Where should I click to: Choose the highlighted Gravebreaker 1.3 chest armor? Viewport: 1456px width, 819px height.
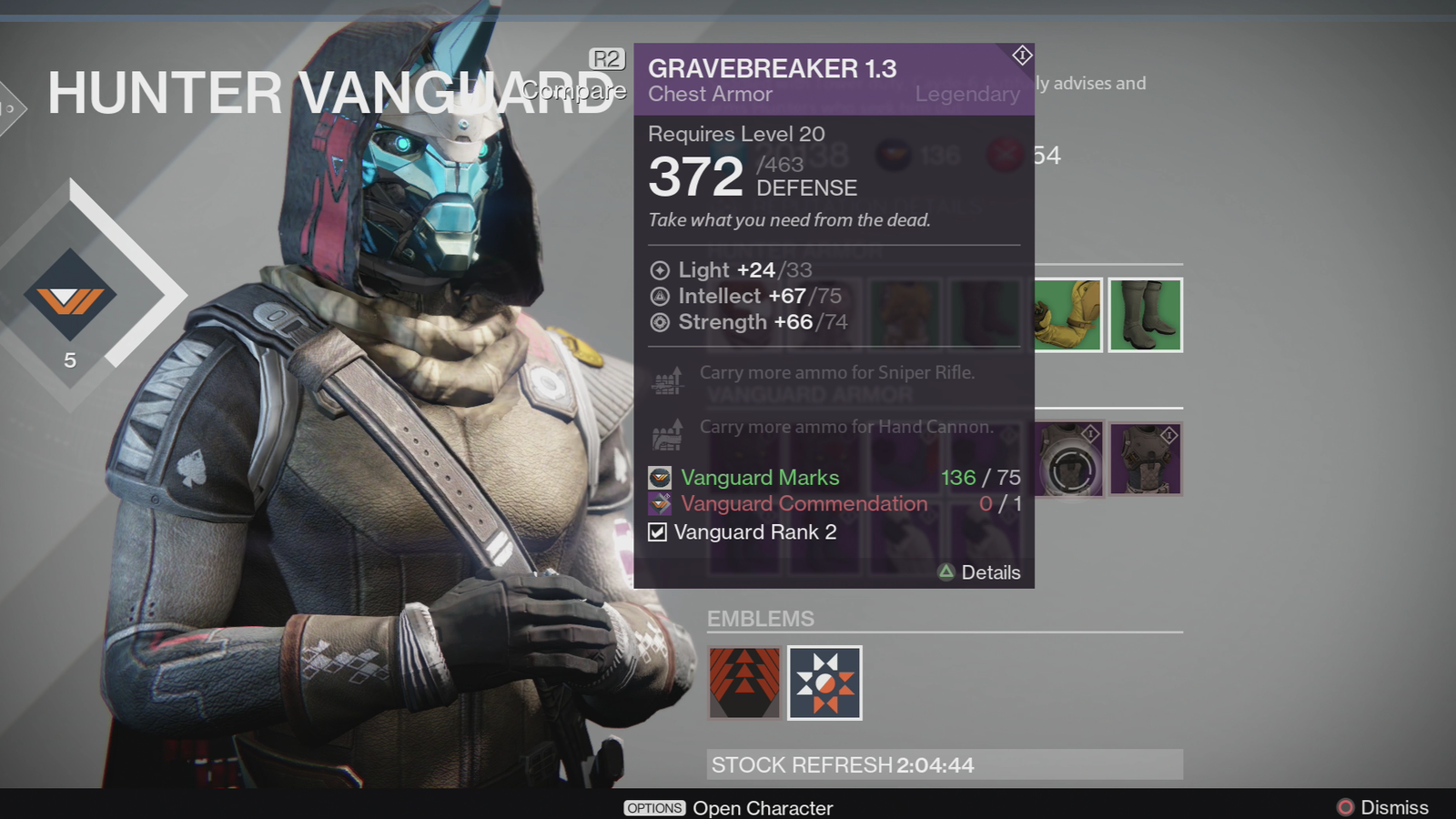point(1070,460)
